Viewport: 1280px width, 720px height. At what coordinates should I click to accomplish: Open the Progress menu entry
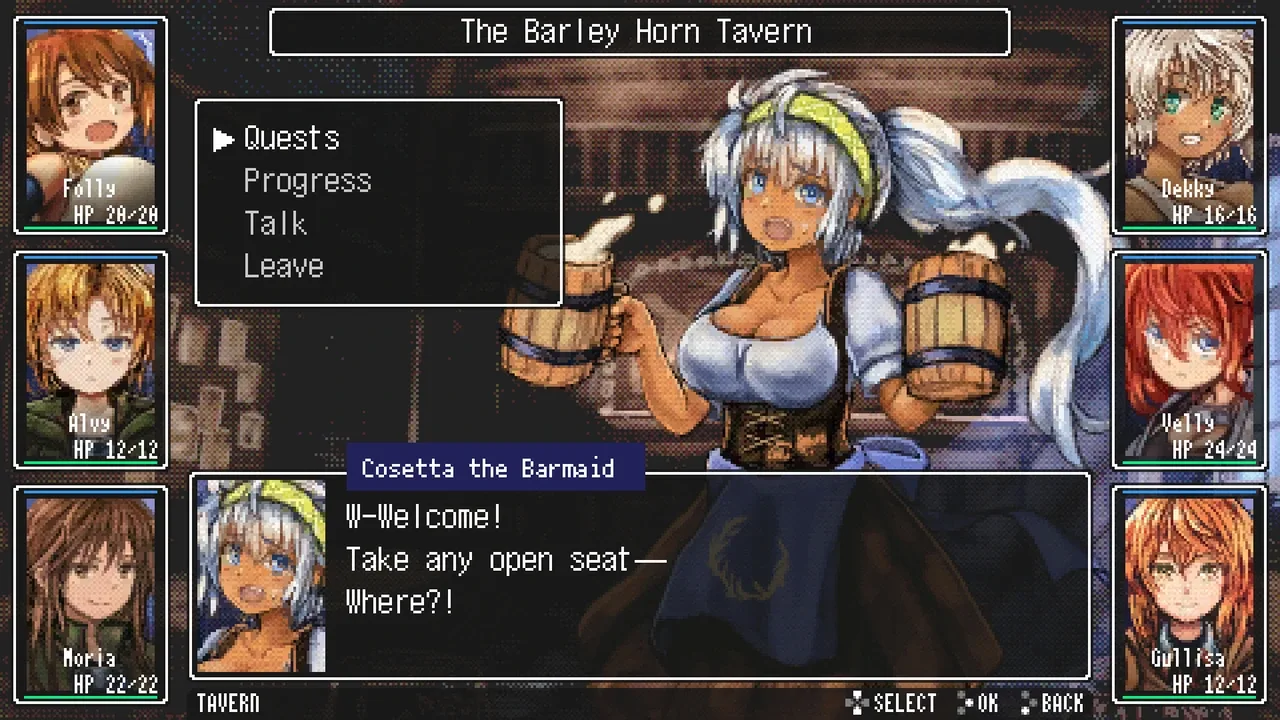[x=307, y=181]
